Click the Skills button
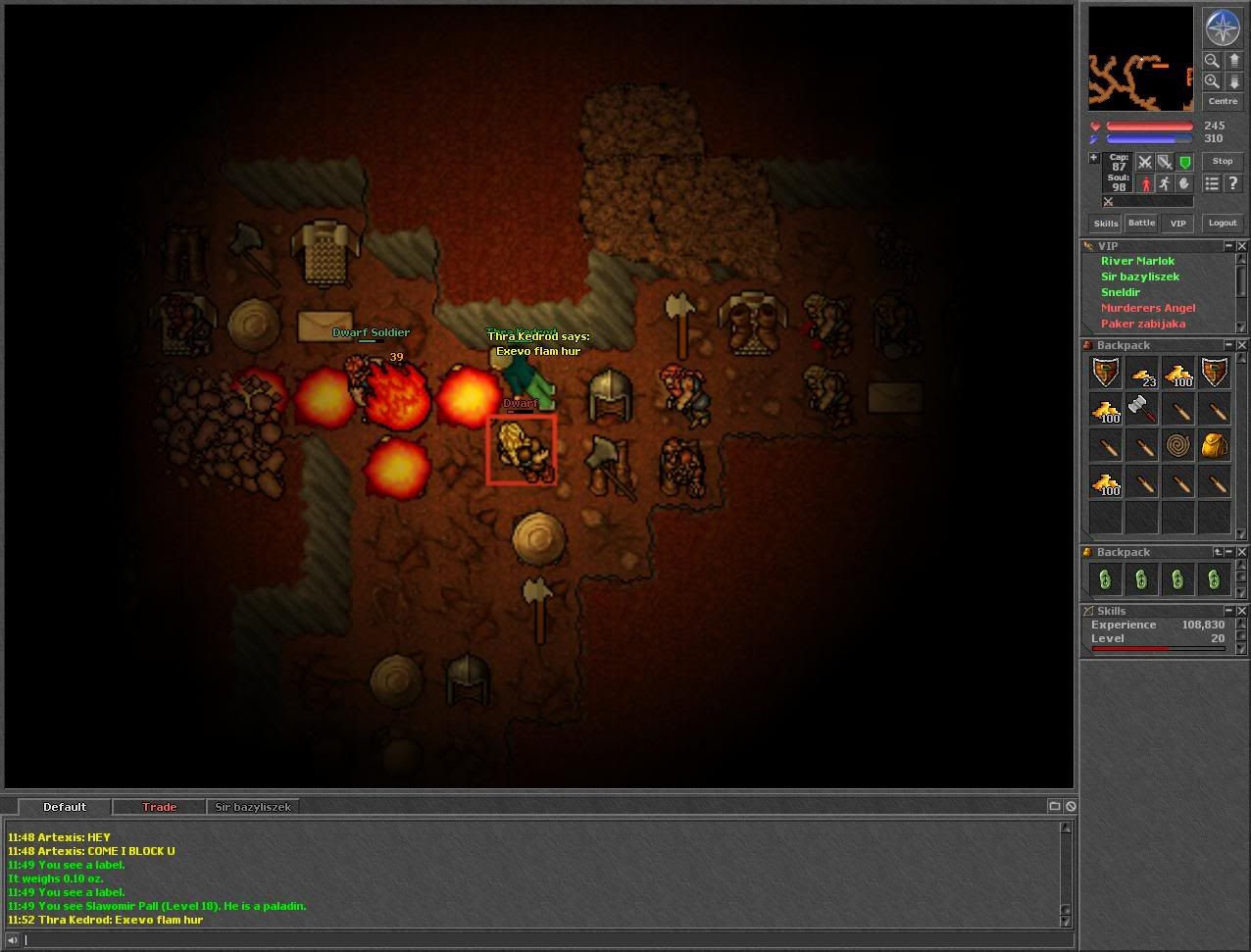Screen dimensions: 1251x952 (1106, 223)
